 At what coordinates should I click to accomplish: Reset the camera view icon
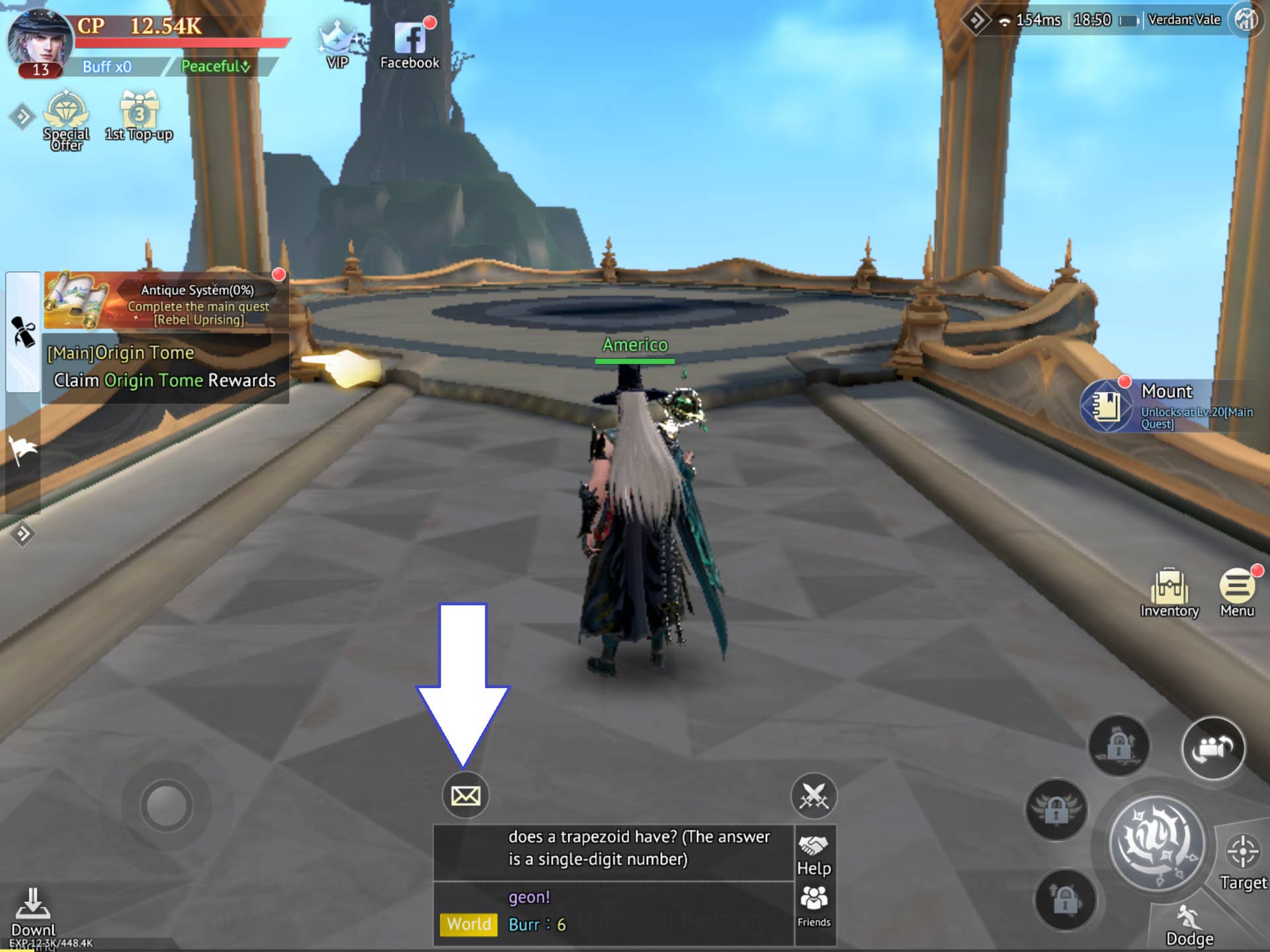[x=1213, y=748]
